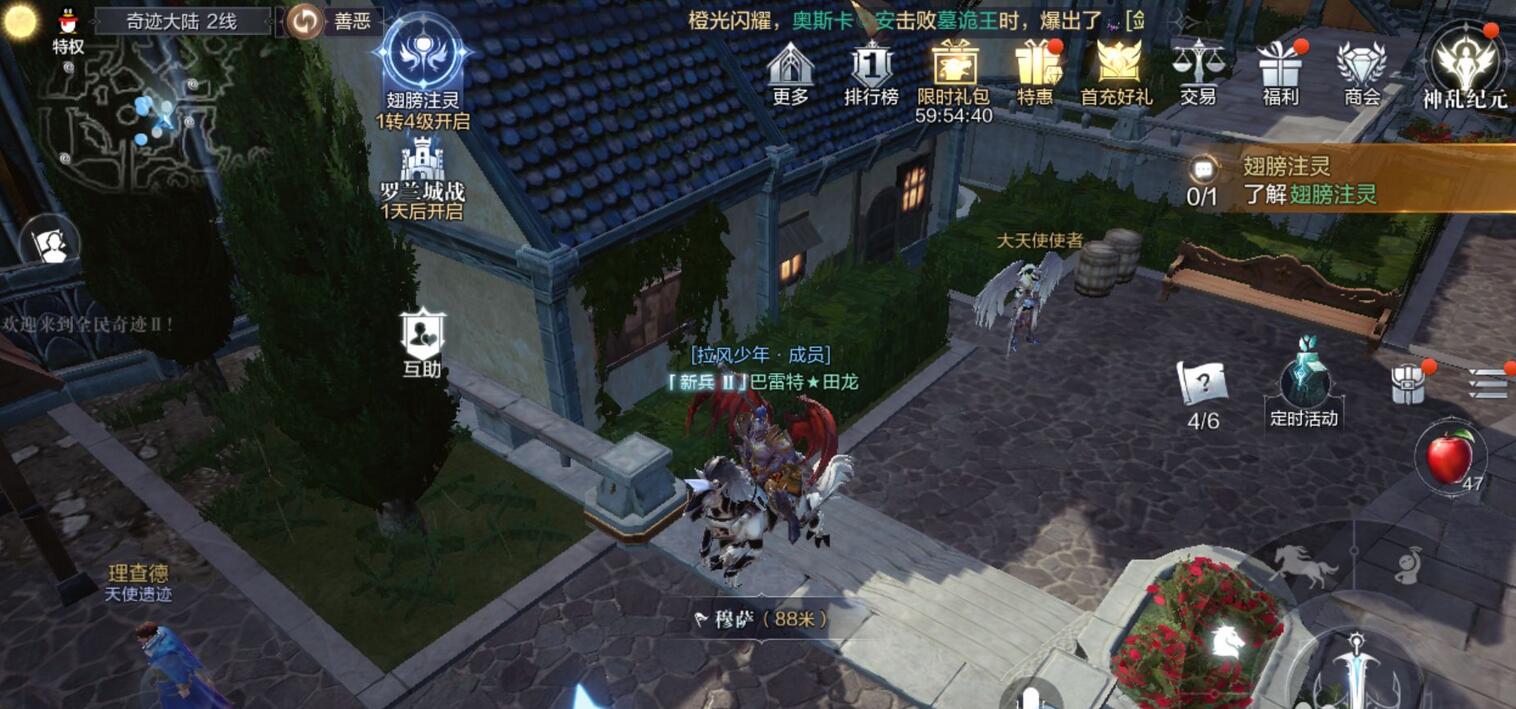Open the 更多 more menu
The height and width of the screenshot is (709, 1516).
(790, 70)
